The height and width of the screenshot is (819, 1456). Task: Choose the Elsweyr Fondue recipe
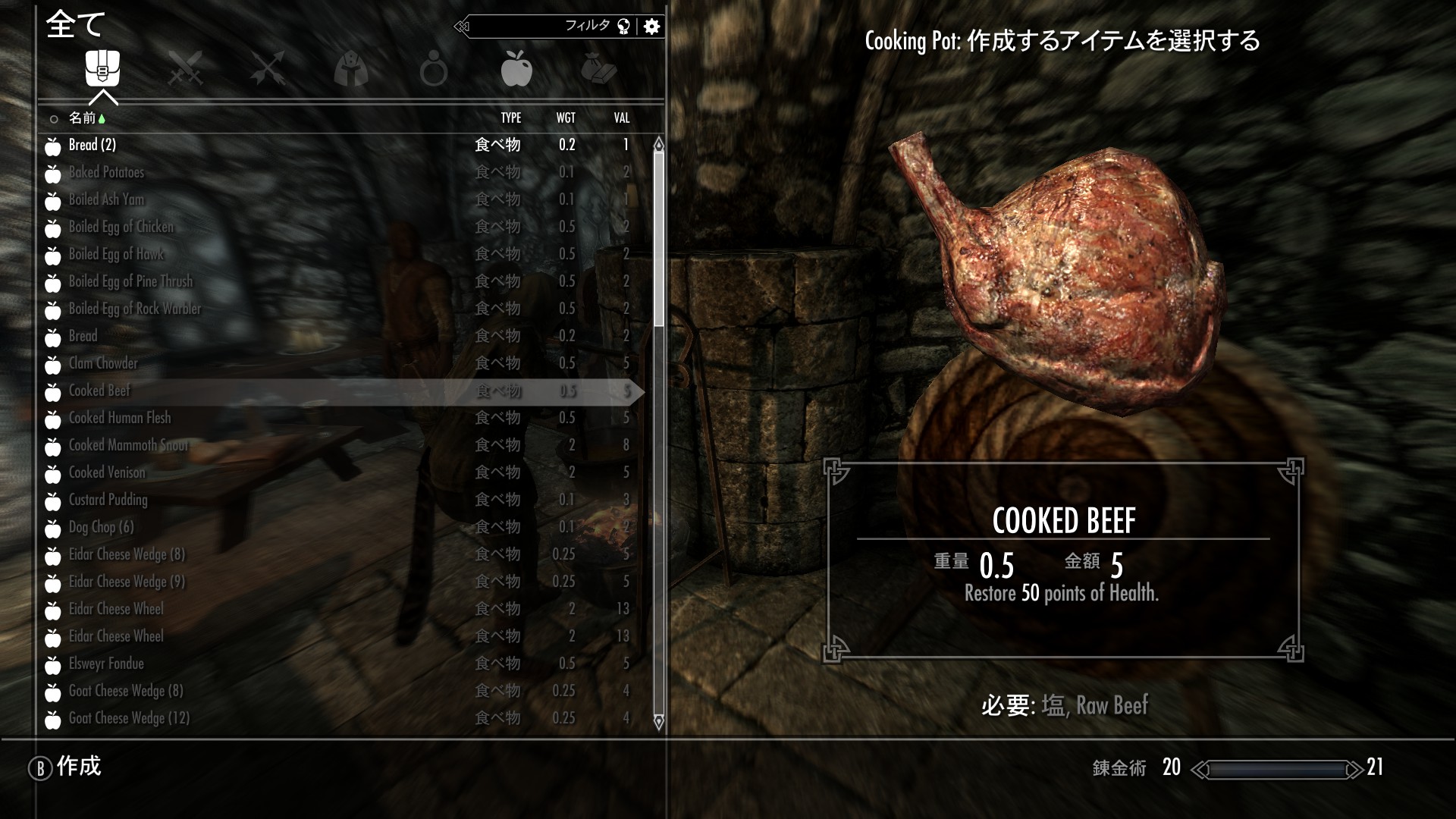[x=106, y=664]
